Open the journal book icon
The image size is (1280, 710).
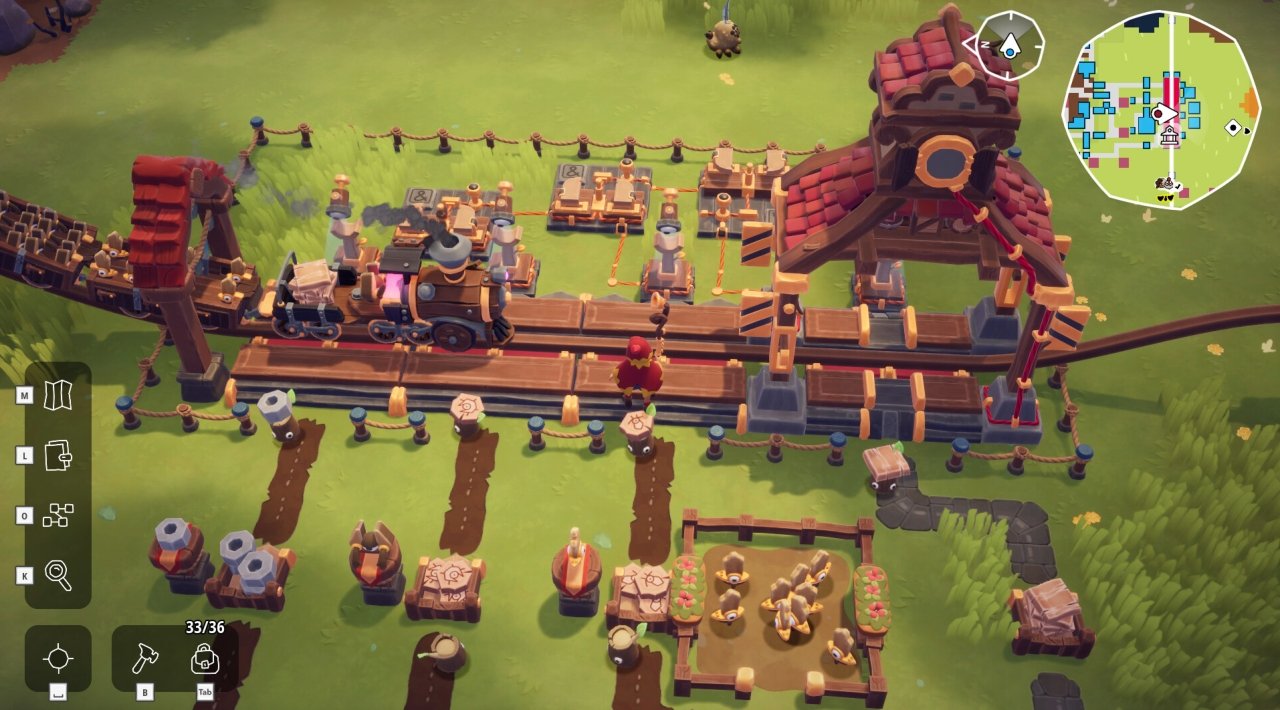click(58, 456)
